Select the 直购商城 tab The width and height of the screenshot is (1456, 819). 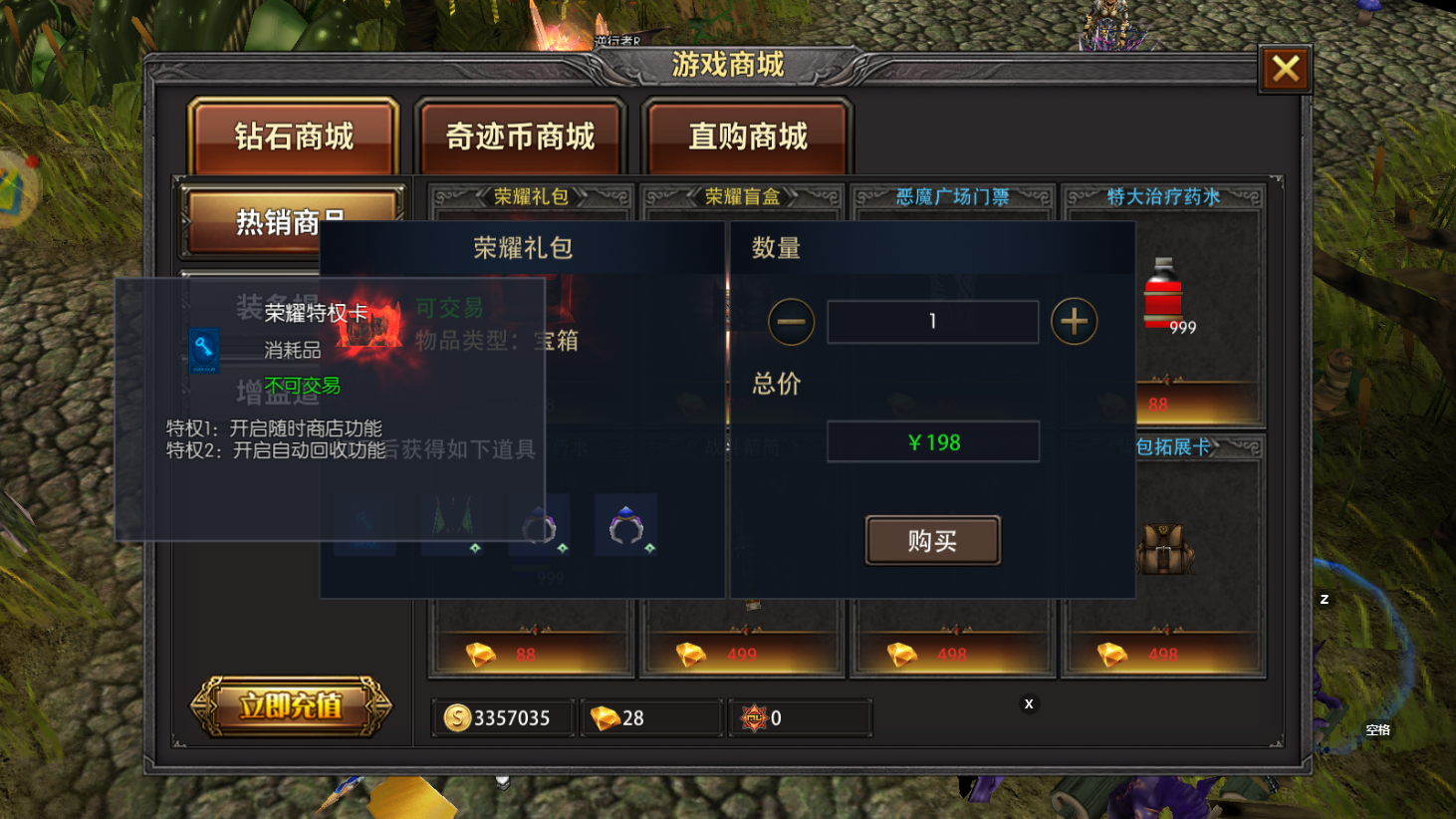tap(747, 136)
